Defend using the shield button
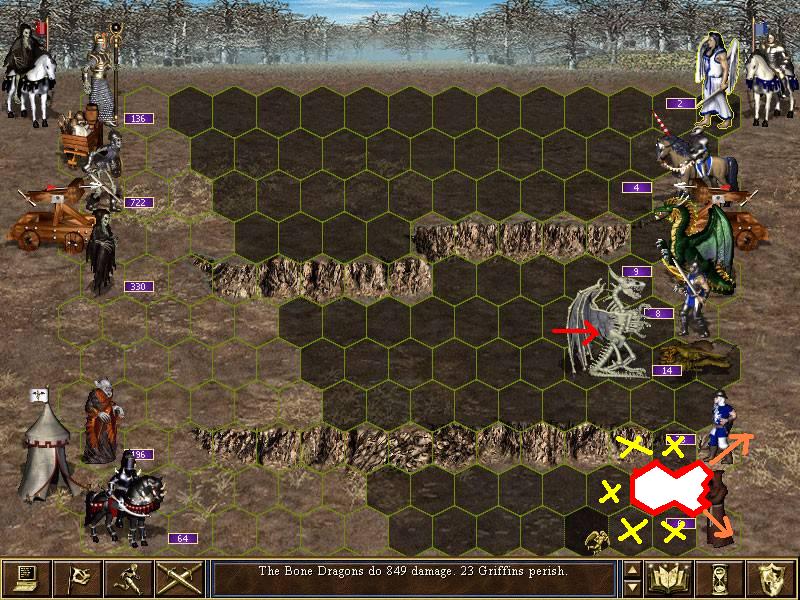800x600 pixels. click(x=770, y=578)
